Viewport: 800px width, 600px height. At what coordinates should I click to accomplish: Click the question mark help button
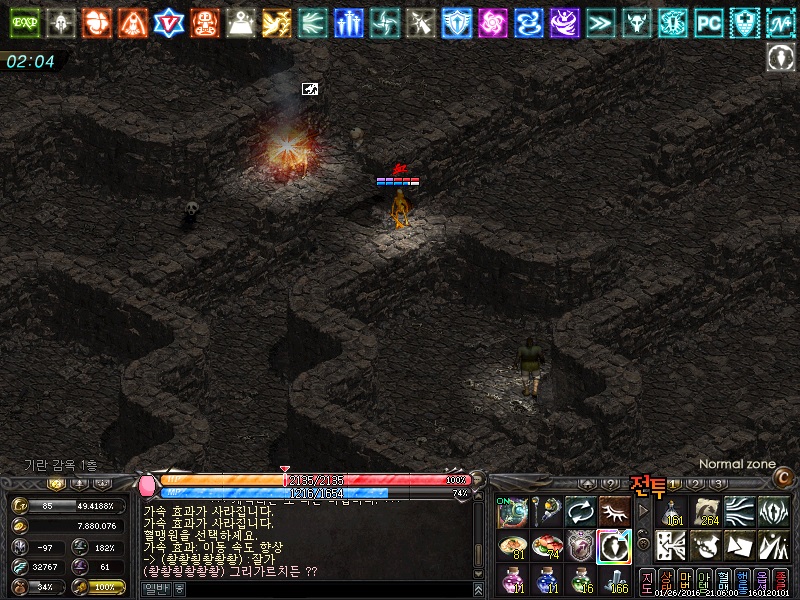[611, 485]
